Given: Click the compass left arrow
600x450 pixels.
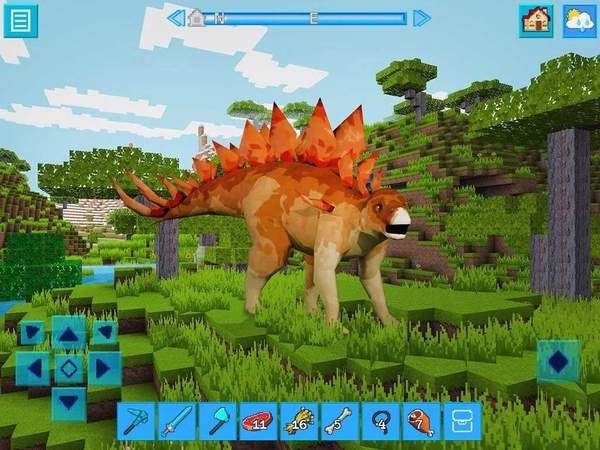Looking at the screenshot, I should coord(176,17).
